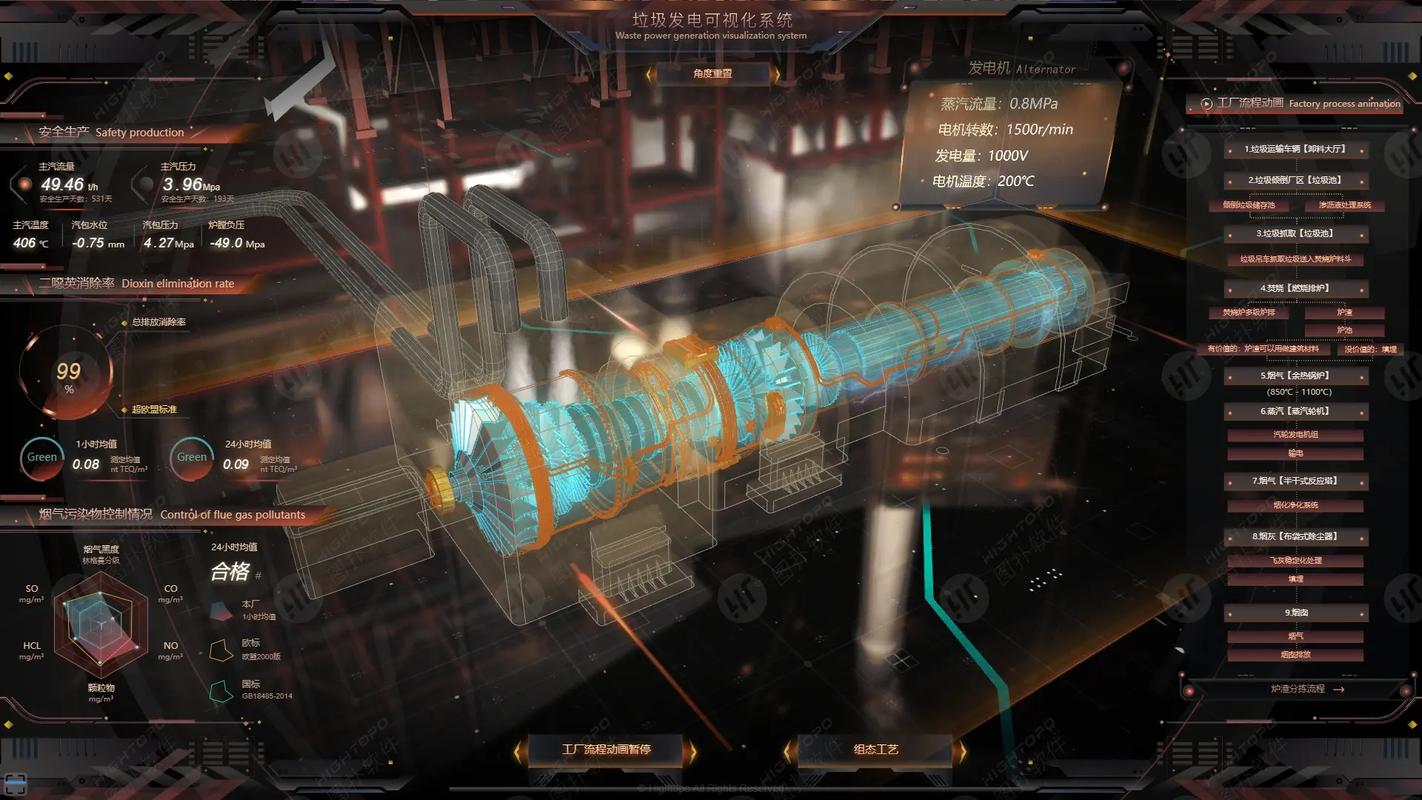Choose the 汽轮发电机组 sub-step
Image resolution: width=1422 pixels, height=800 pixels.
(x=1295, y=435)
